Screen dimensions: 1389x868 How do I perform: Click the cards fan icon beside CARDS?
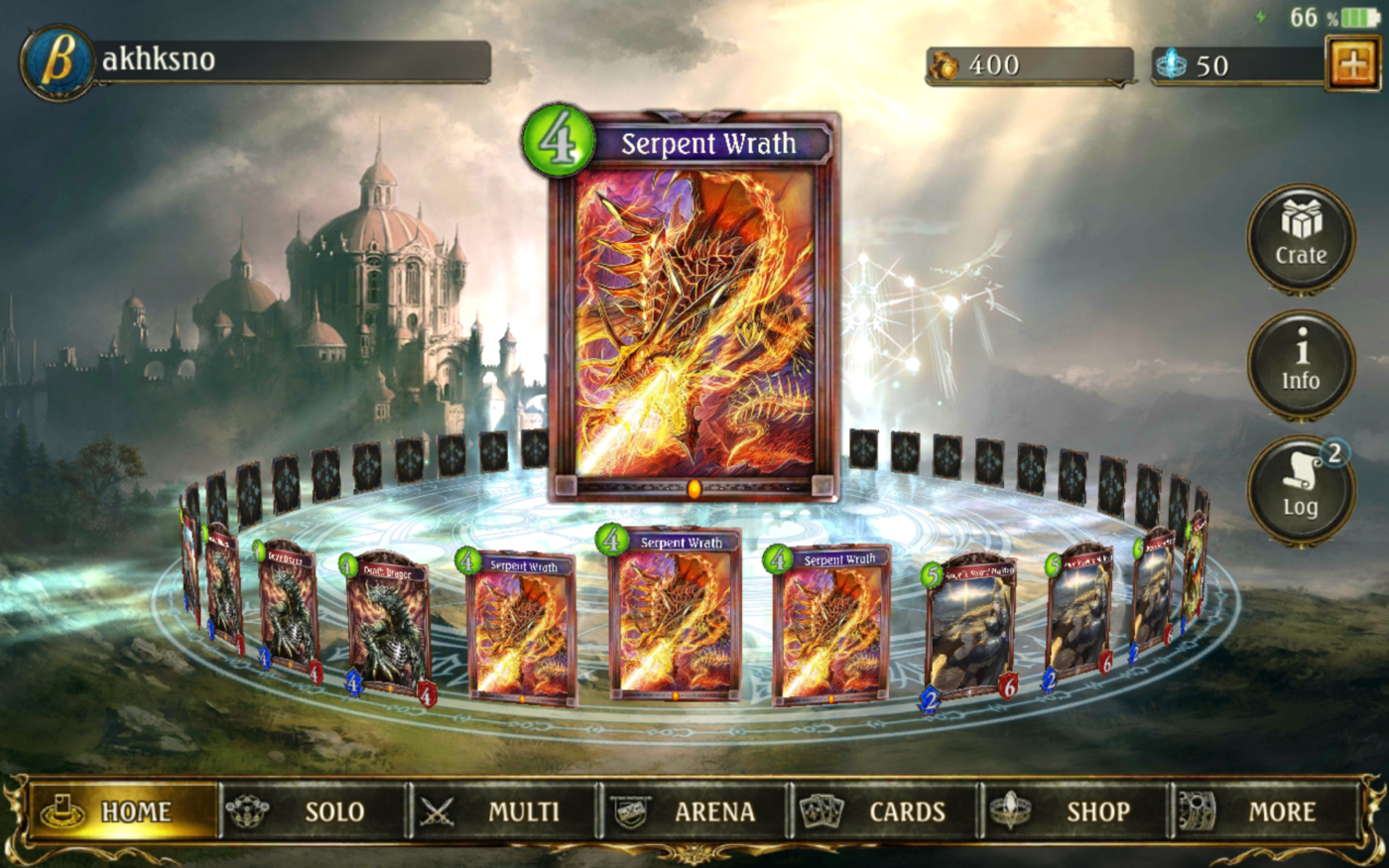click(x=821, y=810)
